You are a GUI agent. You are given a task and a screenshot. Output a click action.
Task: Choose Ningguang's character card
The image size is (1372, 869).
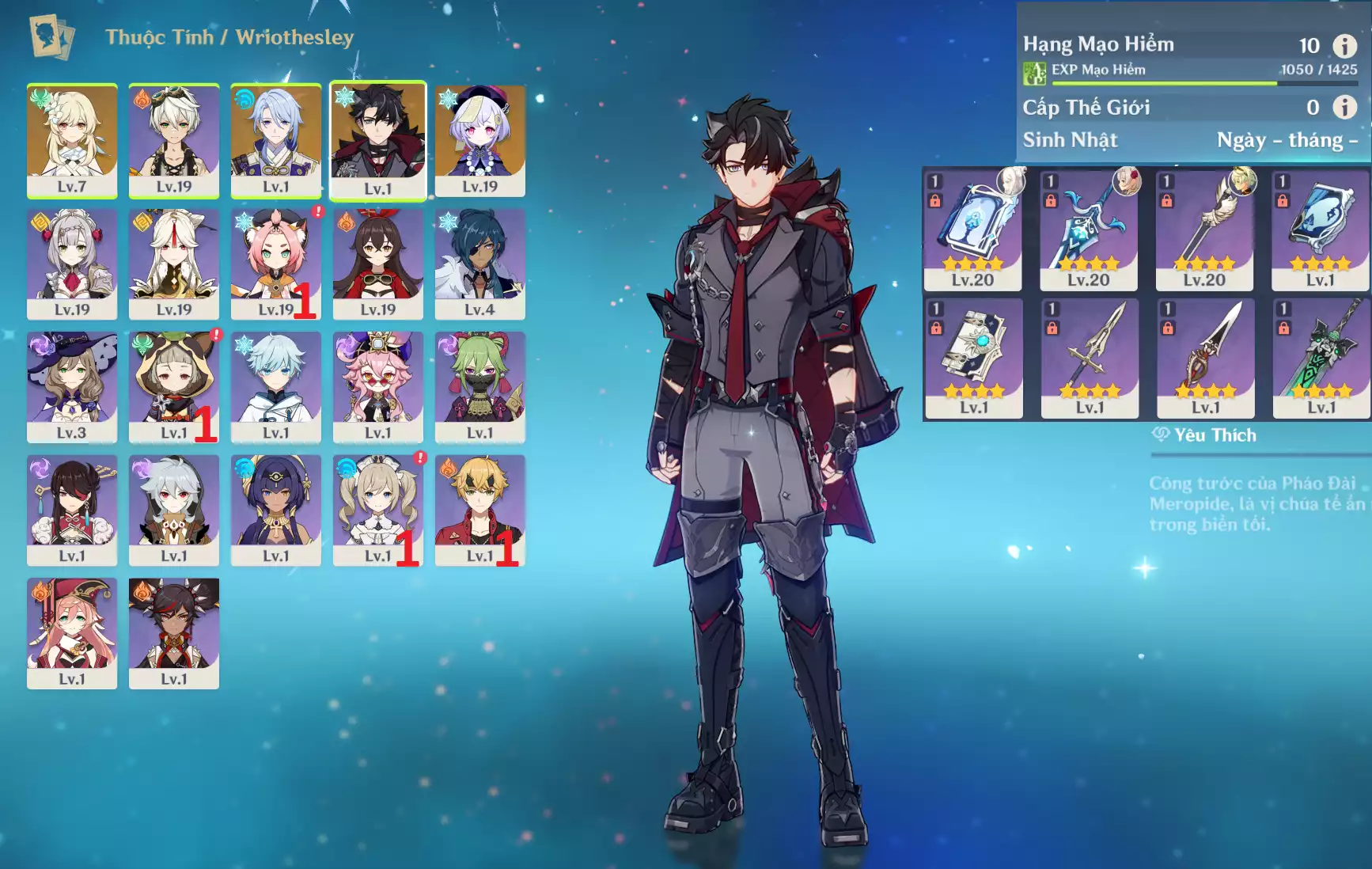[x=174, y=264]
